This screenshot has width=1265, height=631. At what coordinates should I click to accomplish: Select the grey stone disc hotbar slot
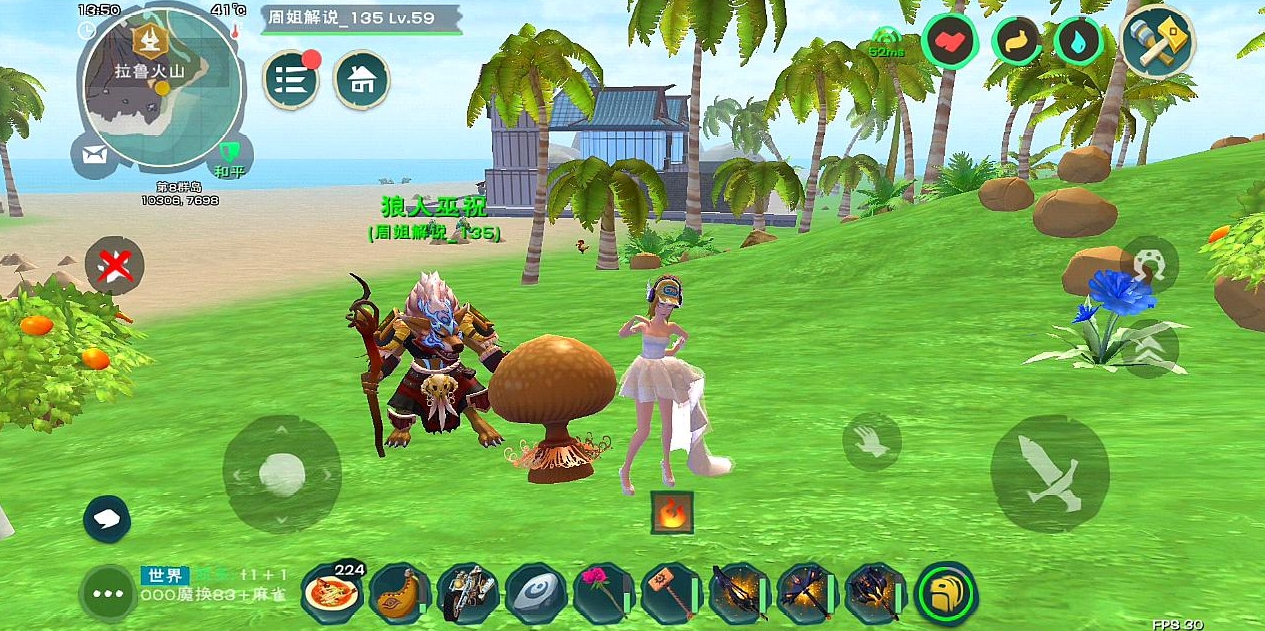534,594
